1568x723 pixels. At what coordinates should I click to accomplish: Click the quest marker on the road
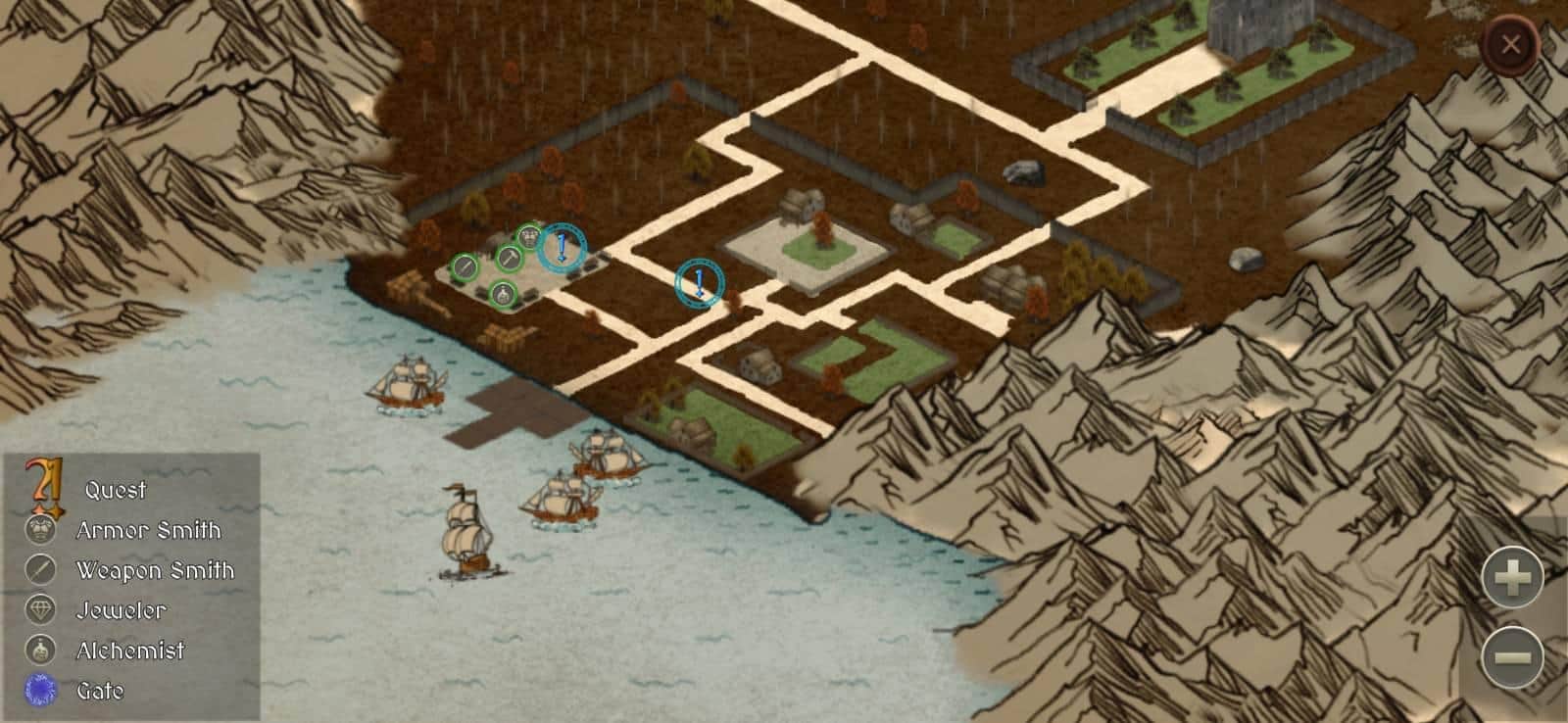[700, 283]
